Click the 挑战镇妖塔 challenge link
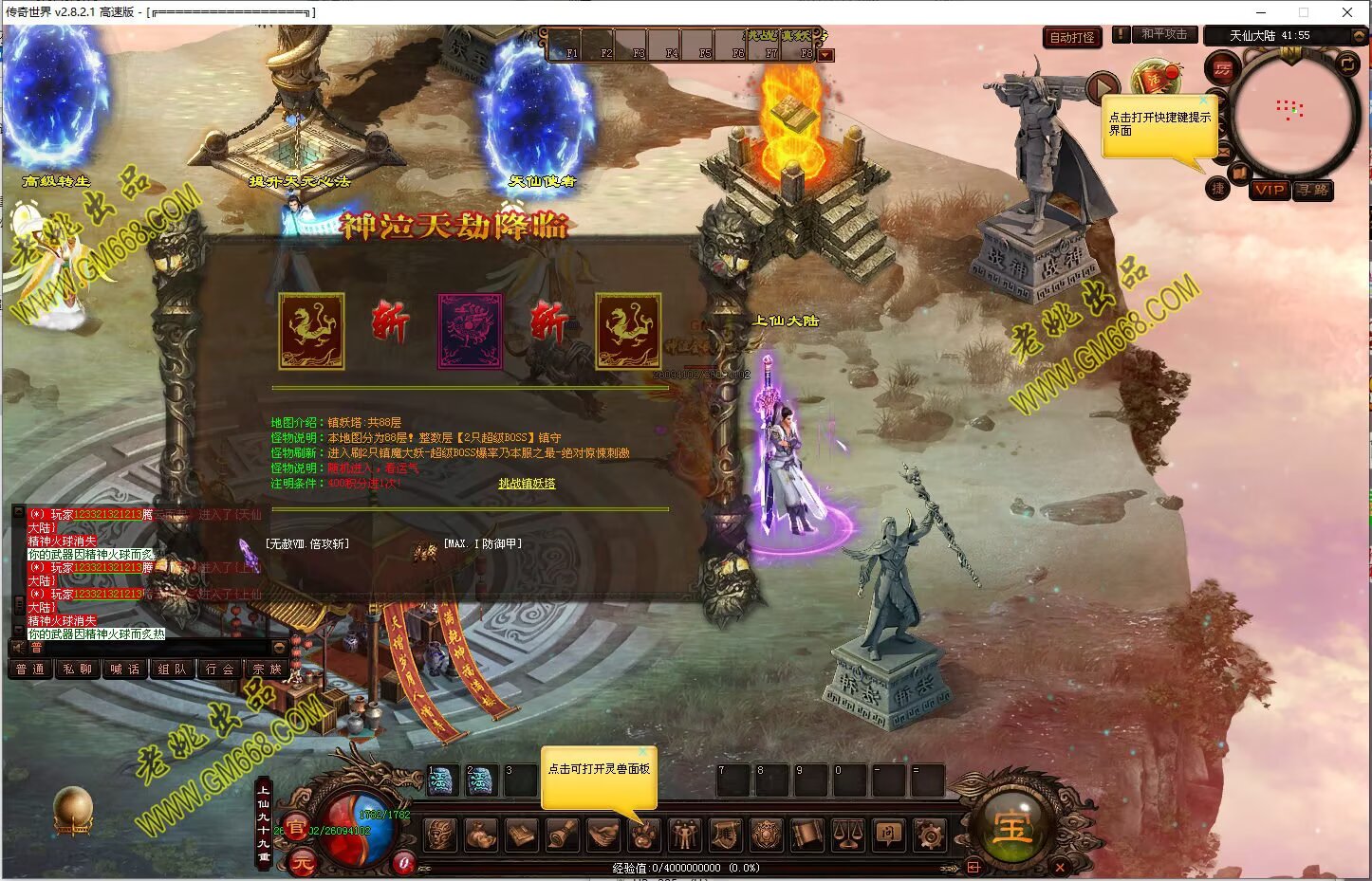The width and height of the screenshot is (1372, 881). coord(527,484)
